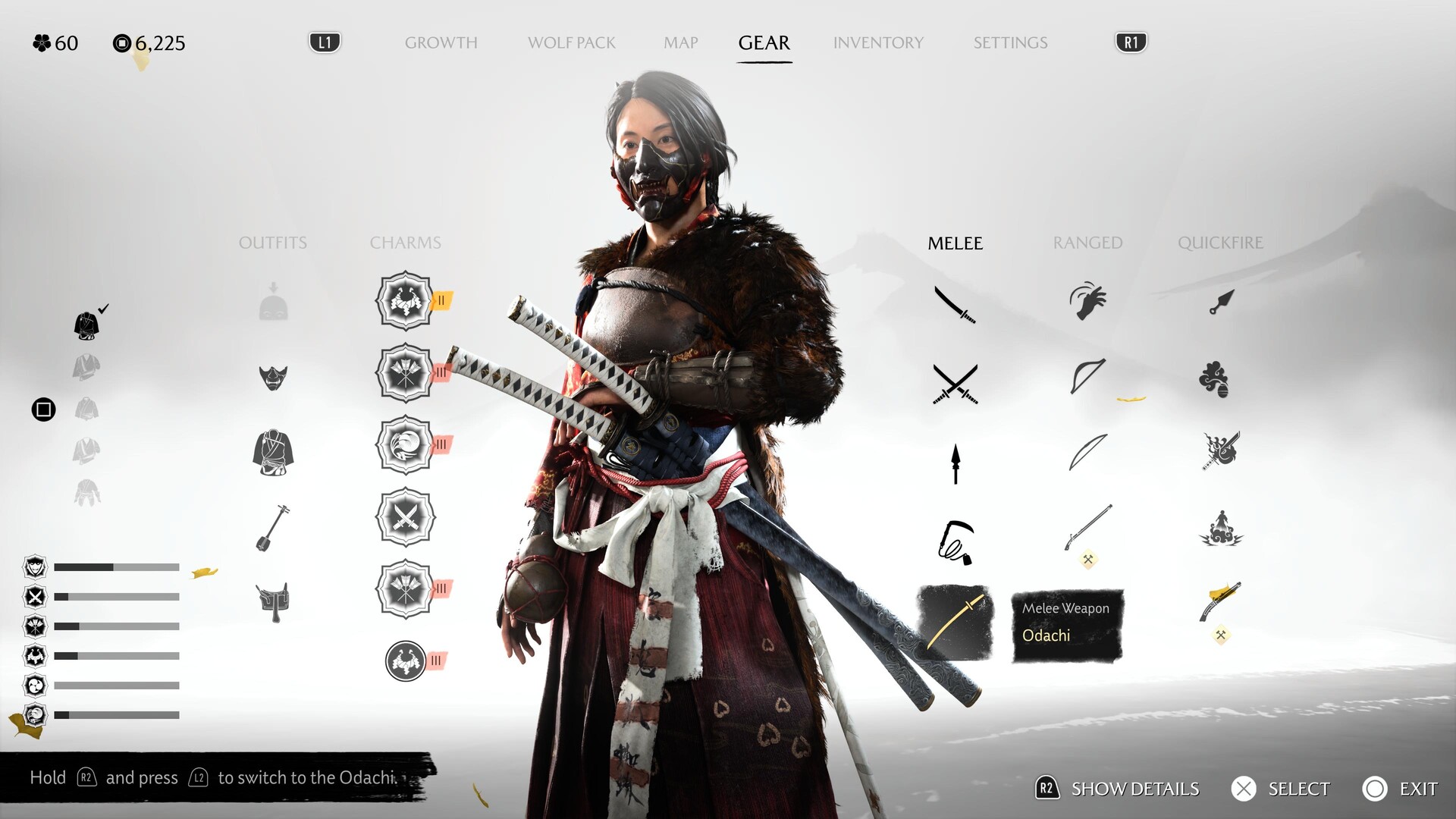
Task: Choose the dual katanas melee weapon
Action: coord(955,384)
